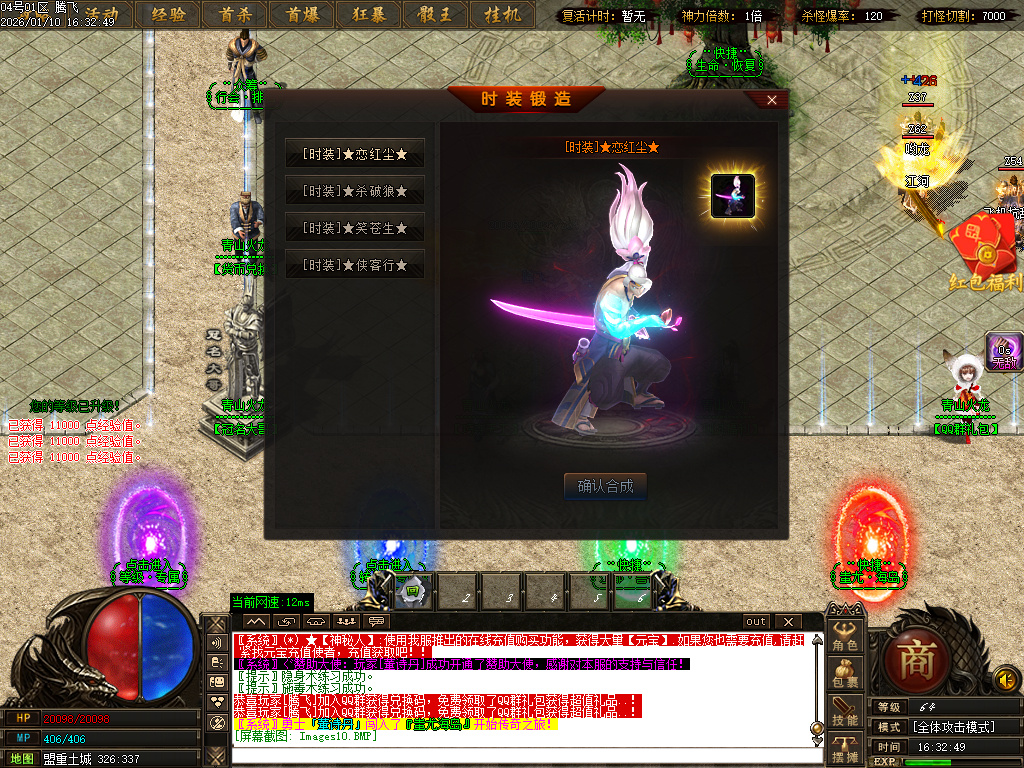This screenshot has width=1024, height=768.
Task: Close the 时装锻造 forging window
Action: point(771,100)
